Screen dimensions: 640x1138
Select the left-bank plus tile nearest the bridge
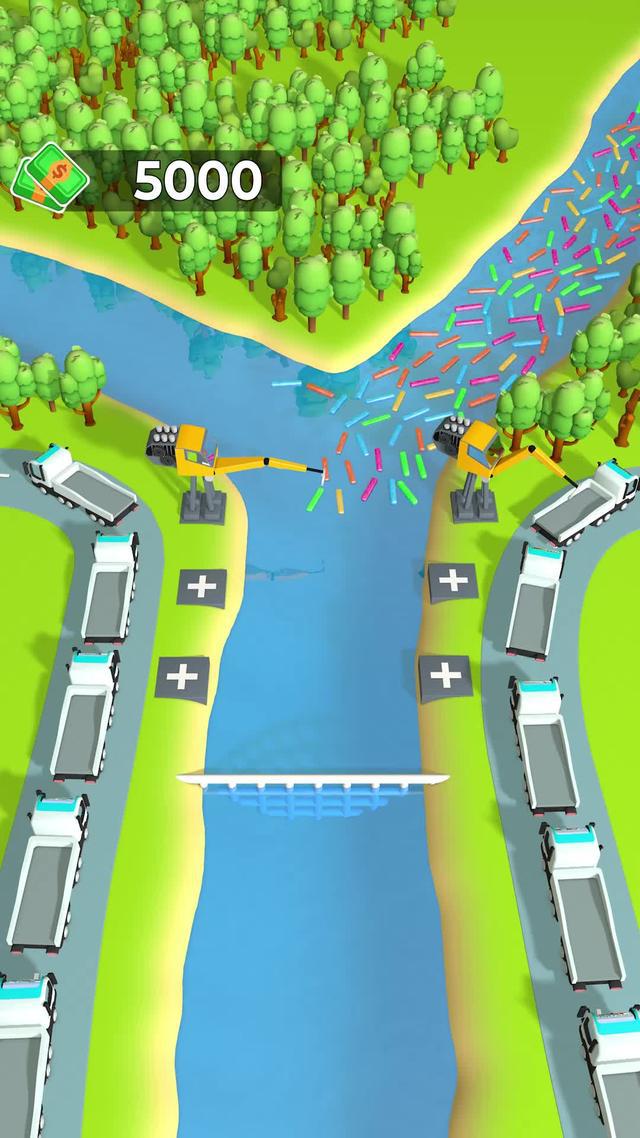[x=183, y=678]
